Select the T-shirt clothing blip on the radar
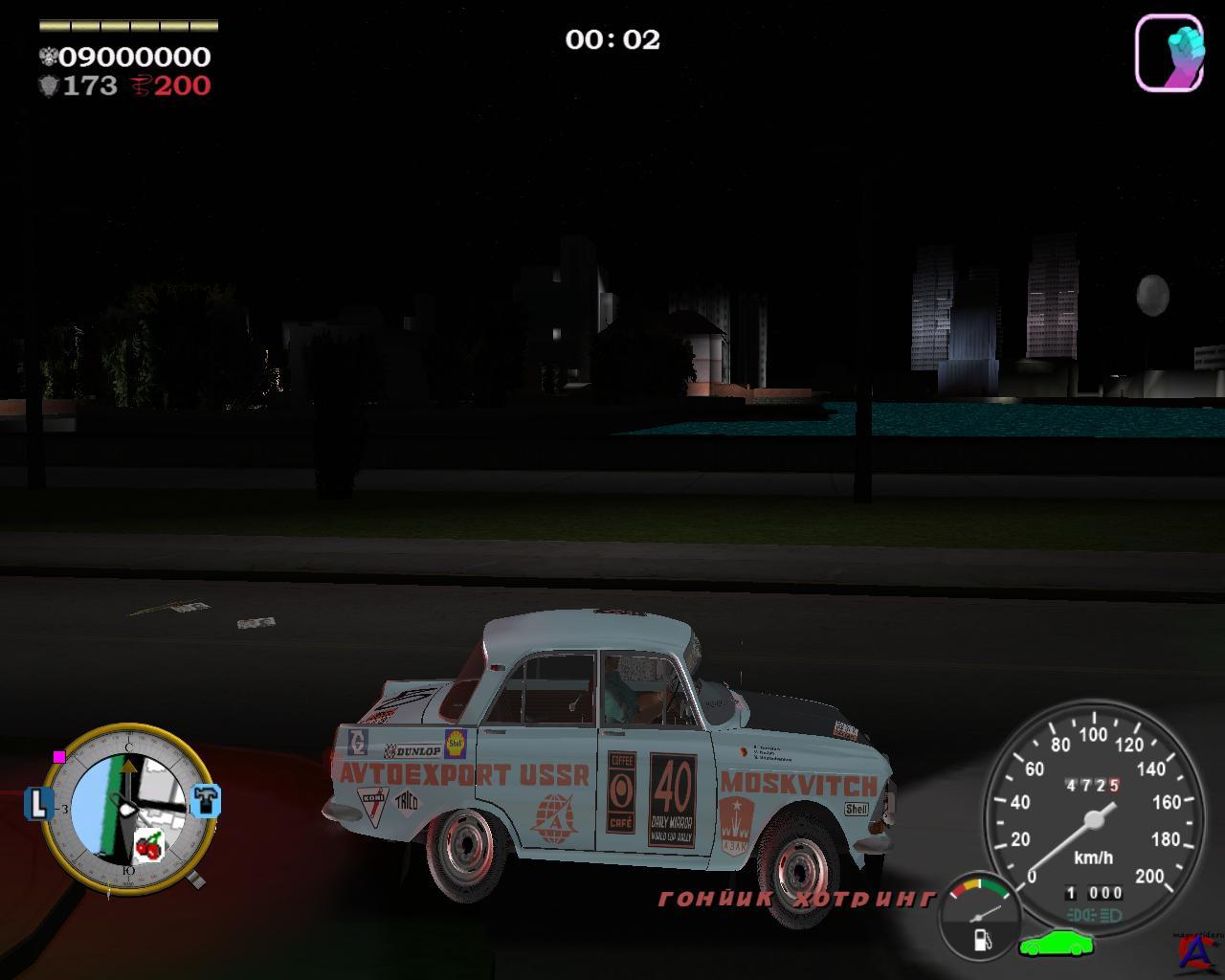 pyautogui.click(x=206, y=801)
